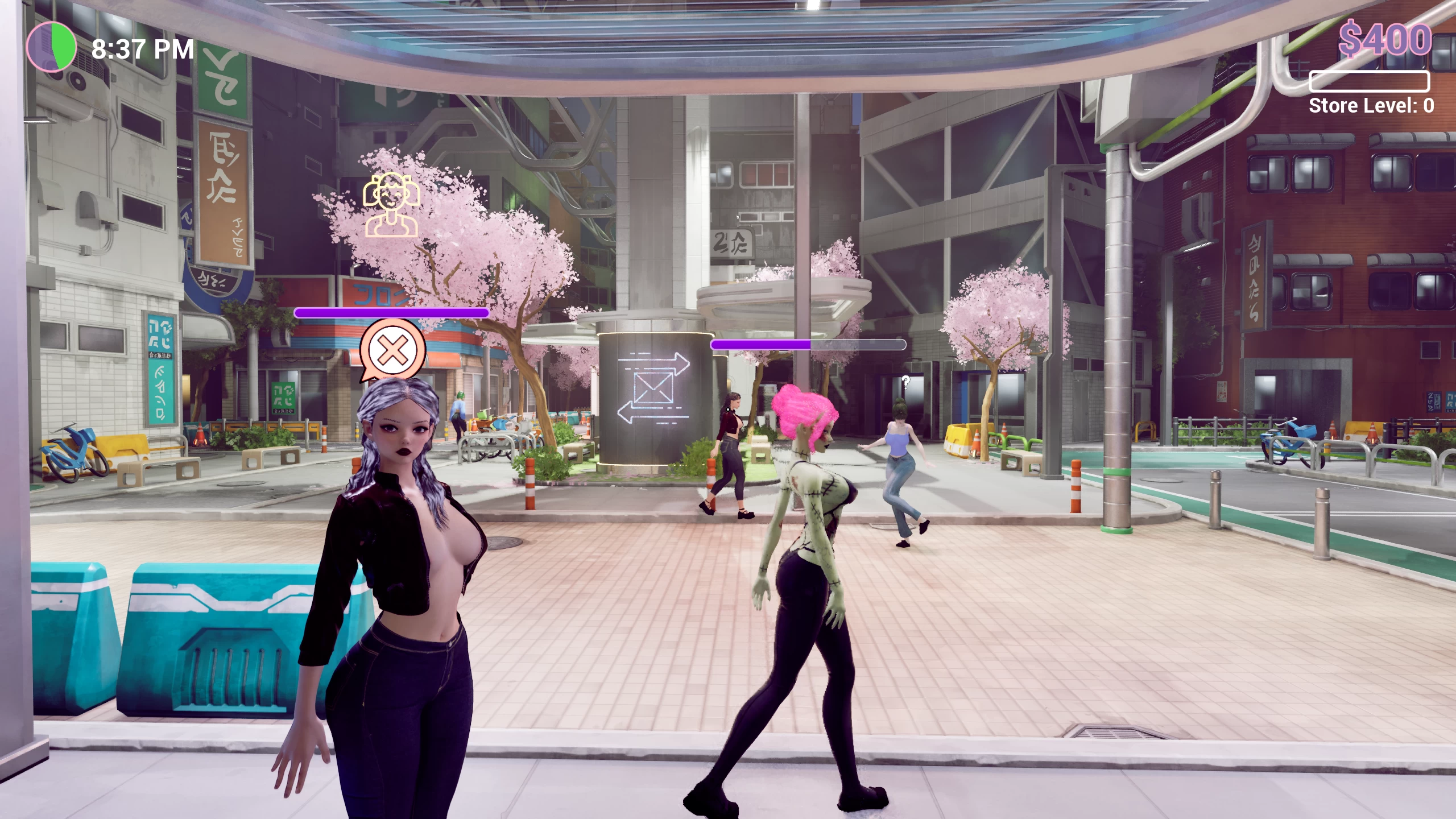Select the girl outline icon above the customer
Screen dimensions: 1456x819
391,205
